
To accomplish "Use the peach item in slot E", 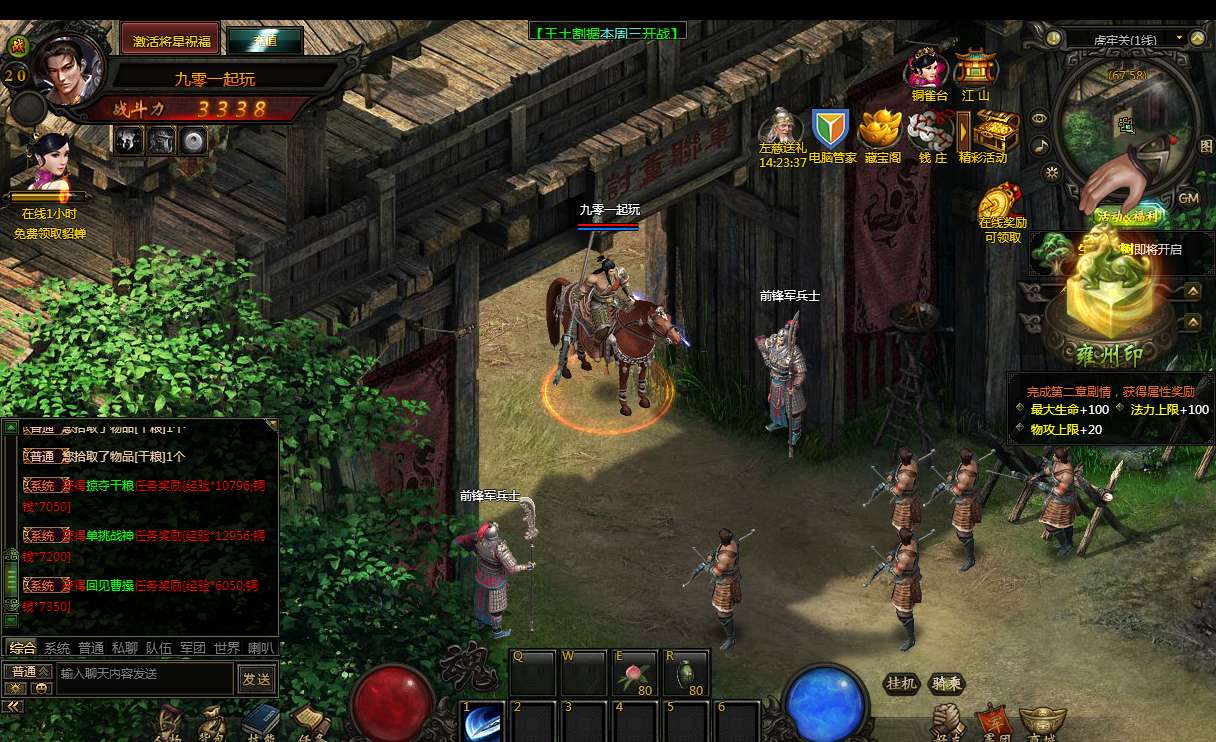I will [634, 672].
